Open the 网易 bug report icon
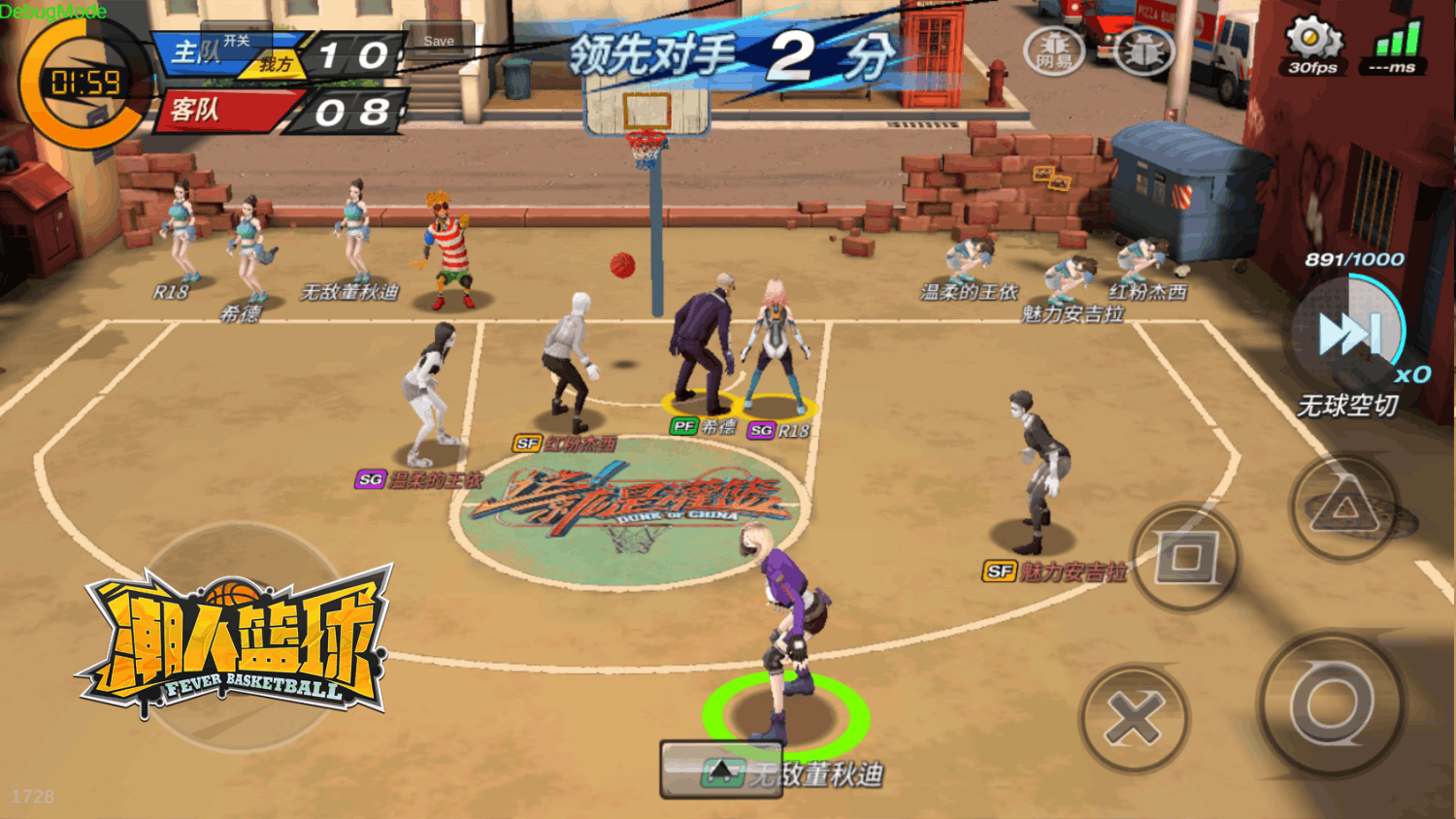The width and height of the screenshot is (1456, 819). coord(1054,49)
